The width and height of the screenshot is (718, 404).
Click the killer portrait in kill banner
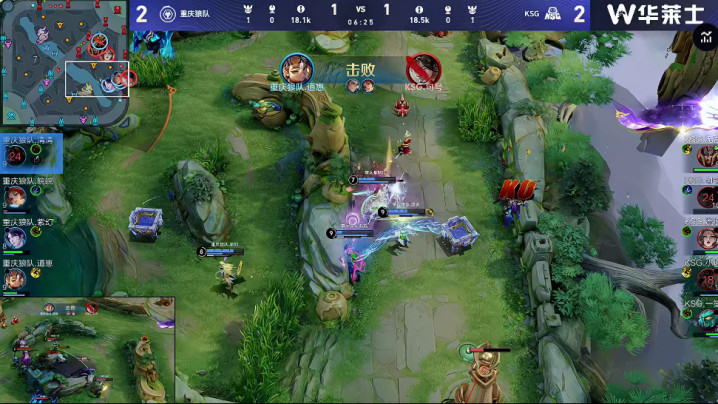tap(296, 68)
